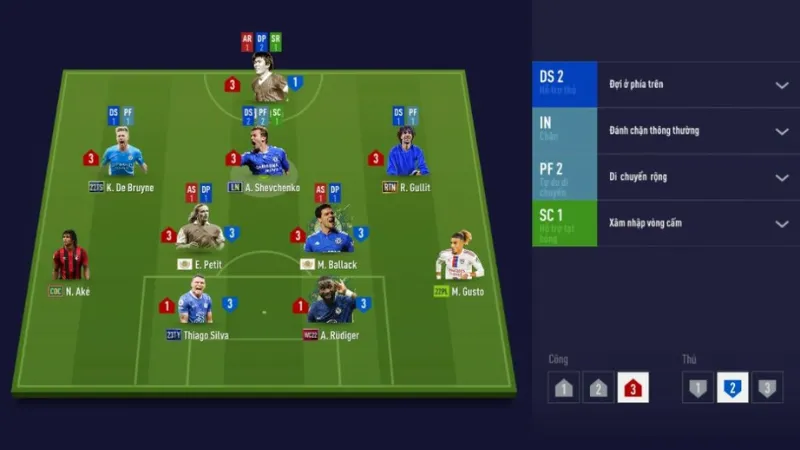Set attack (Công) level to 1

pyautogui.click(x=563, y=387)
